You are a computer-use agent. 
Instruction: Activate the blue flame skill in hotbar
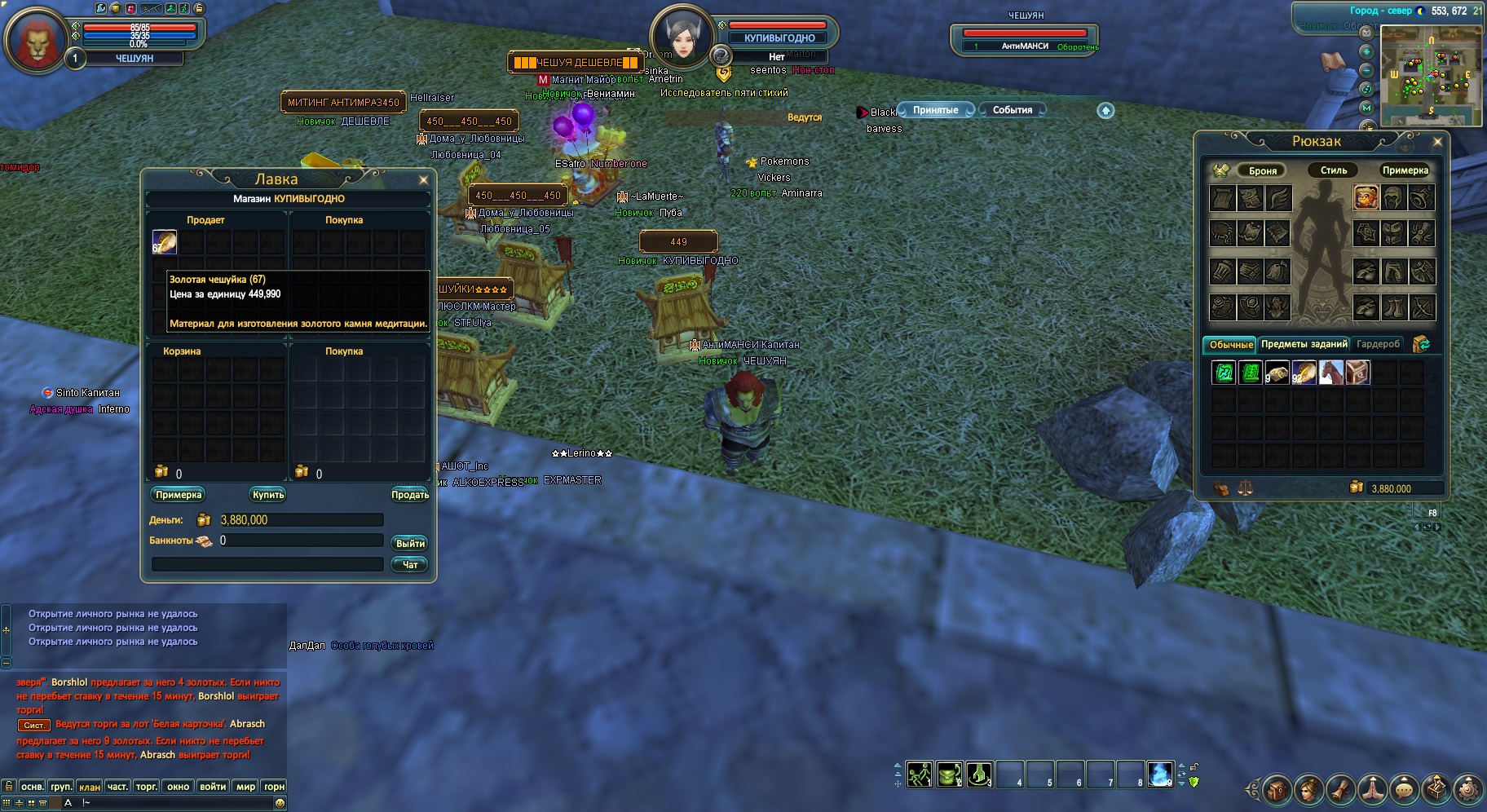point(1160,774)
